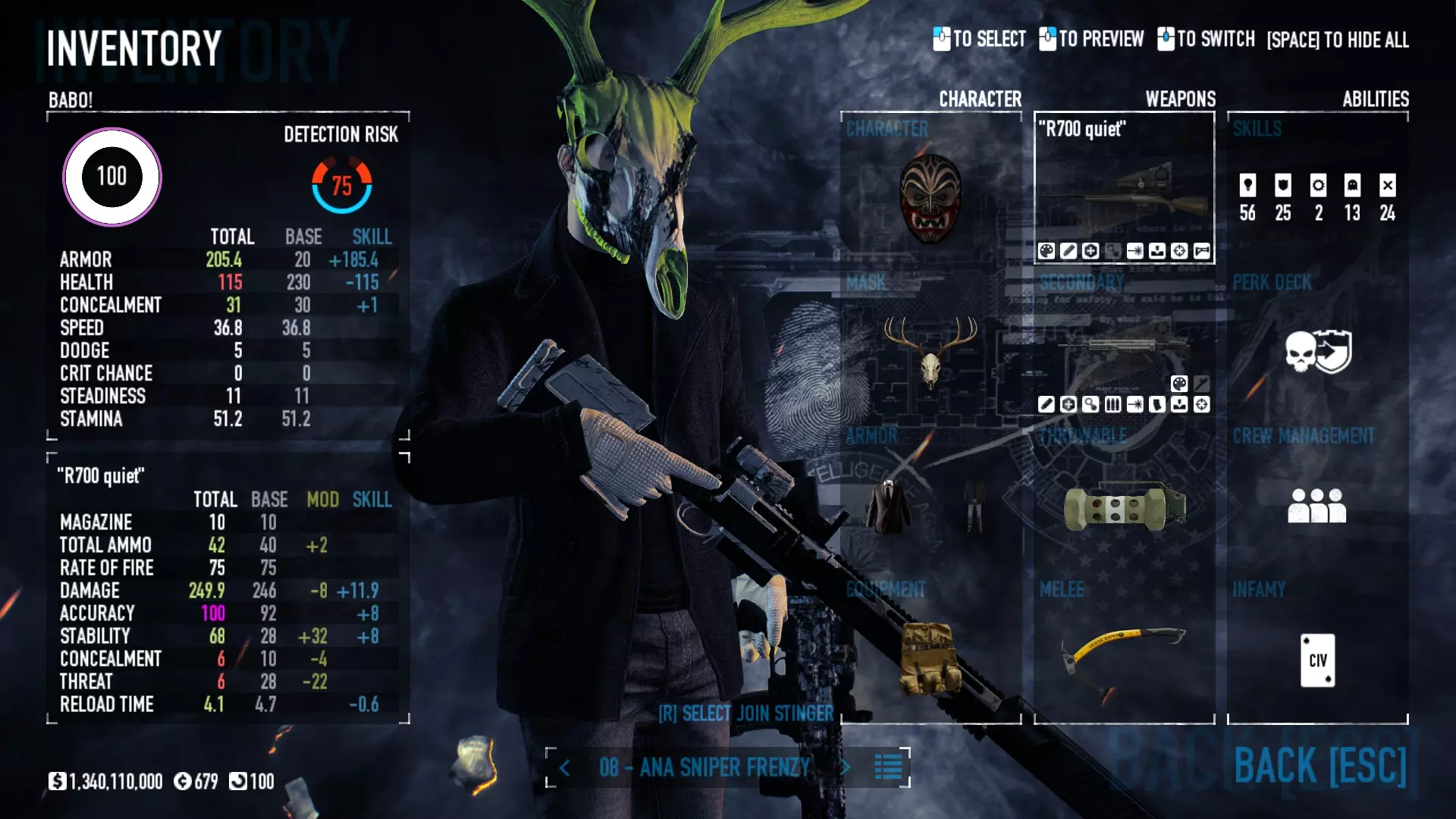Open Crew Management
Viewport: 1456px width, 819px height.
pyautogui.click(x=1317, y=505)
